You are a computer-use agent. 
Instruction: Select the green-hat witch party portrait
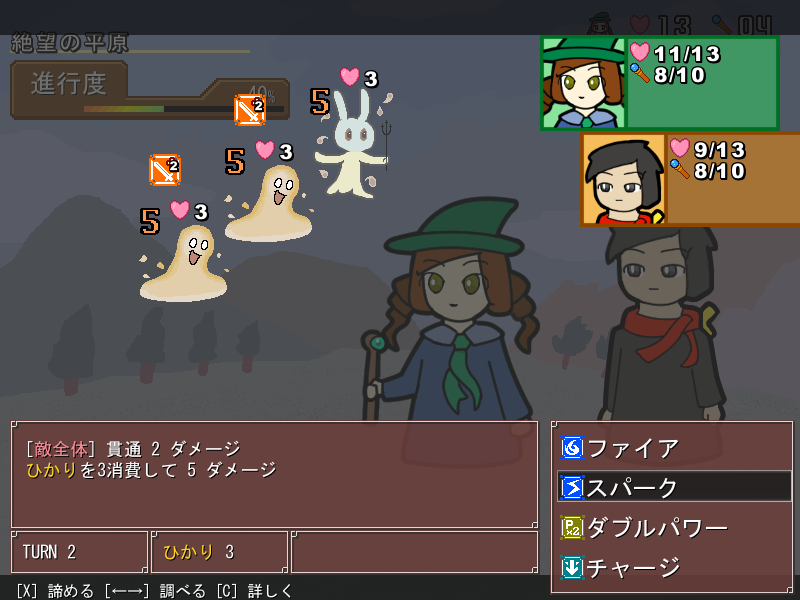(583, 84)
